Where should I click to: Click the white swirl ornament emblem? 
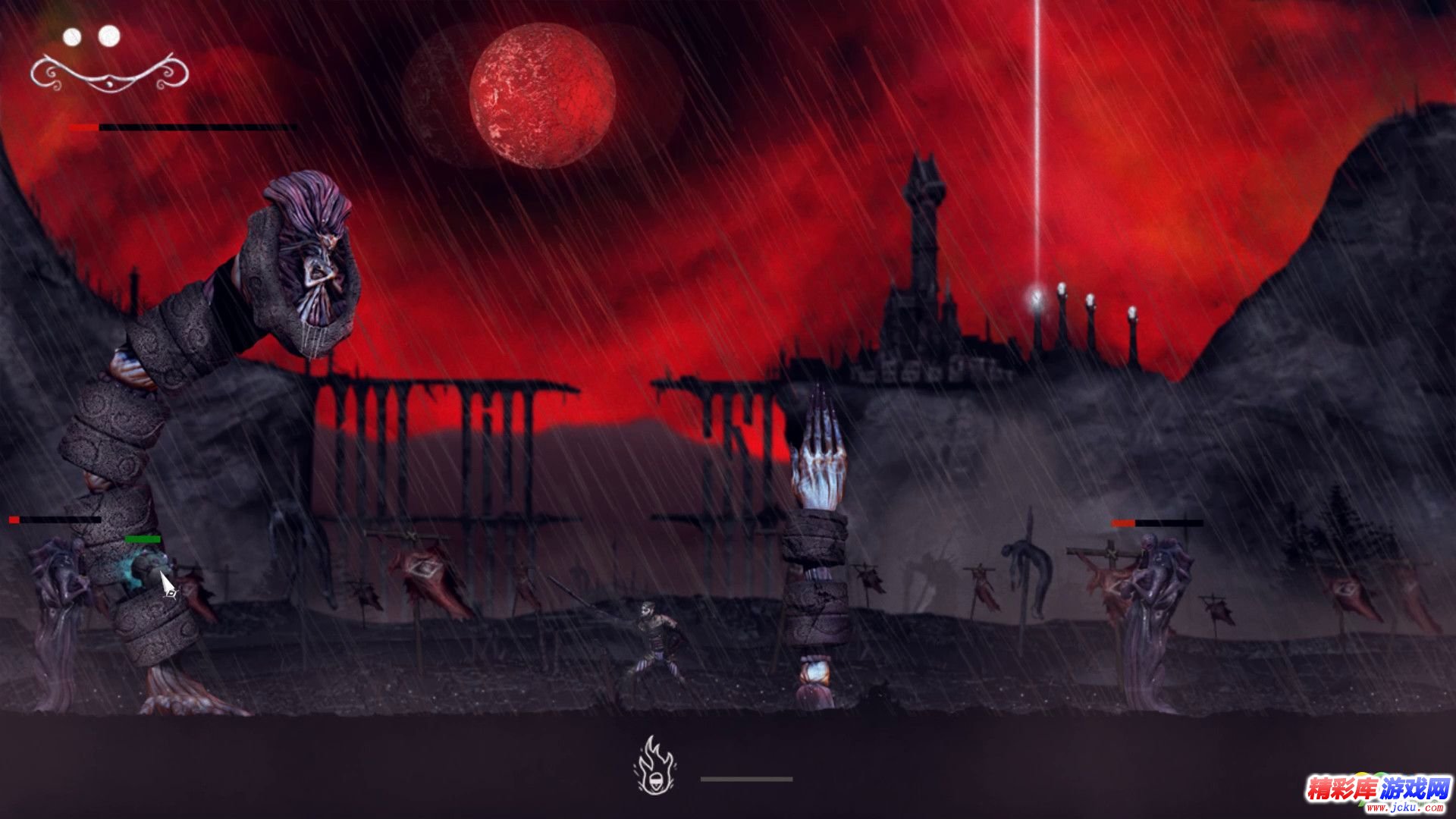tap(108, 73)
